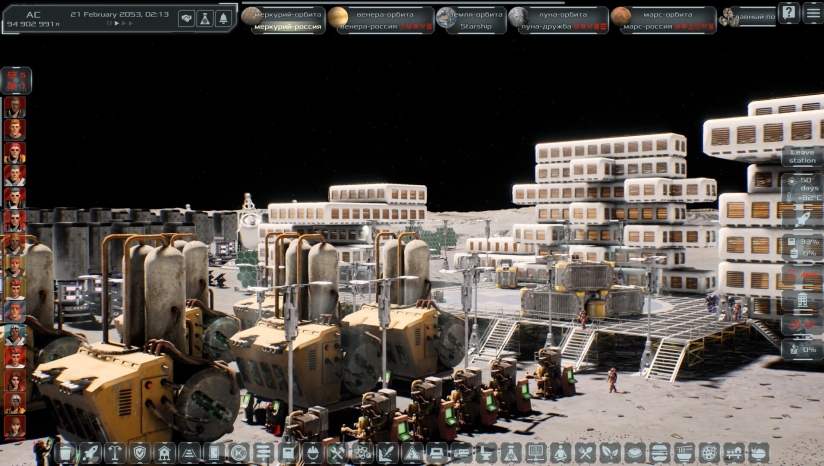Click the bell notification icon in top bar
The height and width of the screenshot is (466, 824).
[x=222, y=18]
